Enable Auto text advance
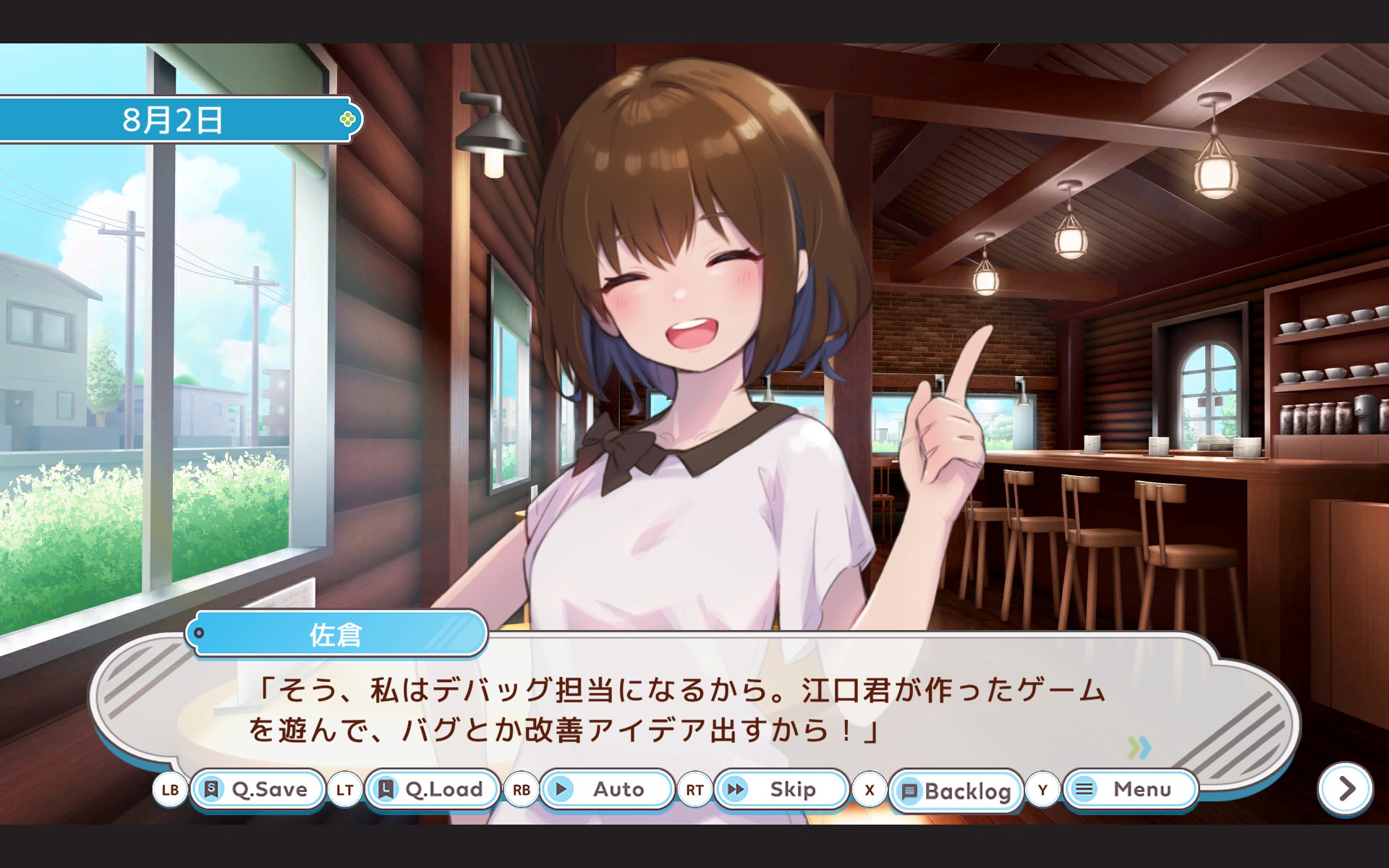This screenshot has height=868, width=1389. (x=606, y=789)
